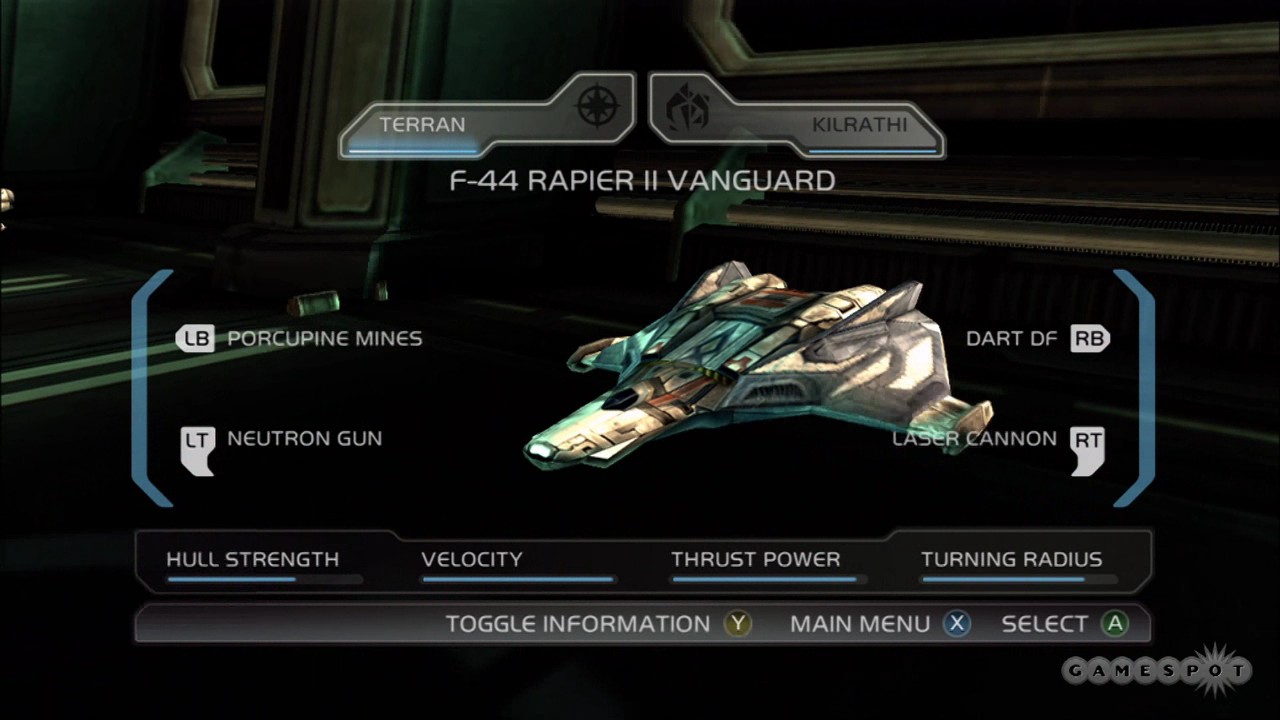This screenshot has height=720, width=1280.
Task: Choose the Toggle Information option
Action: click(598, 624)
